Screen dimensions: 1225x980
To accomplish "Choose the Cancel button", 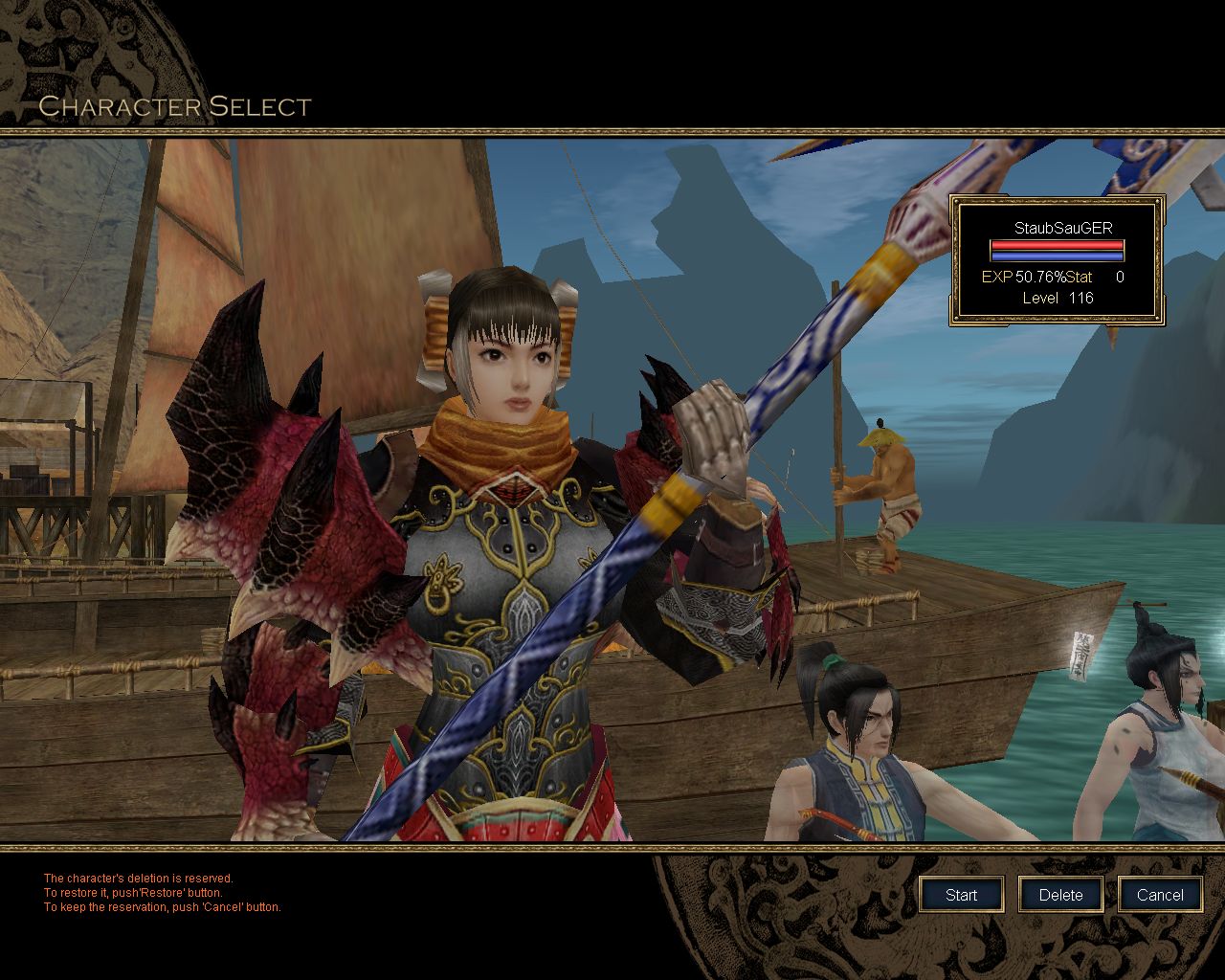I will tap(1160, 895).
